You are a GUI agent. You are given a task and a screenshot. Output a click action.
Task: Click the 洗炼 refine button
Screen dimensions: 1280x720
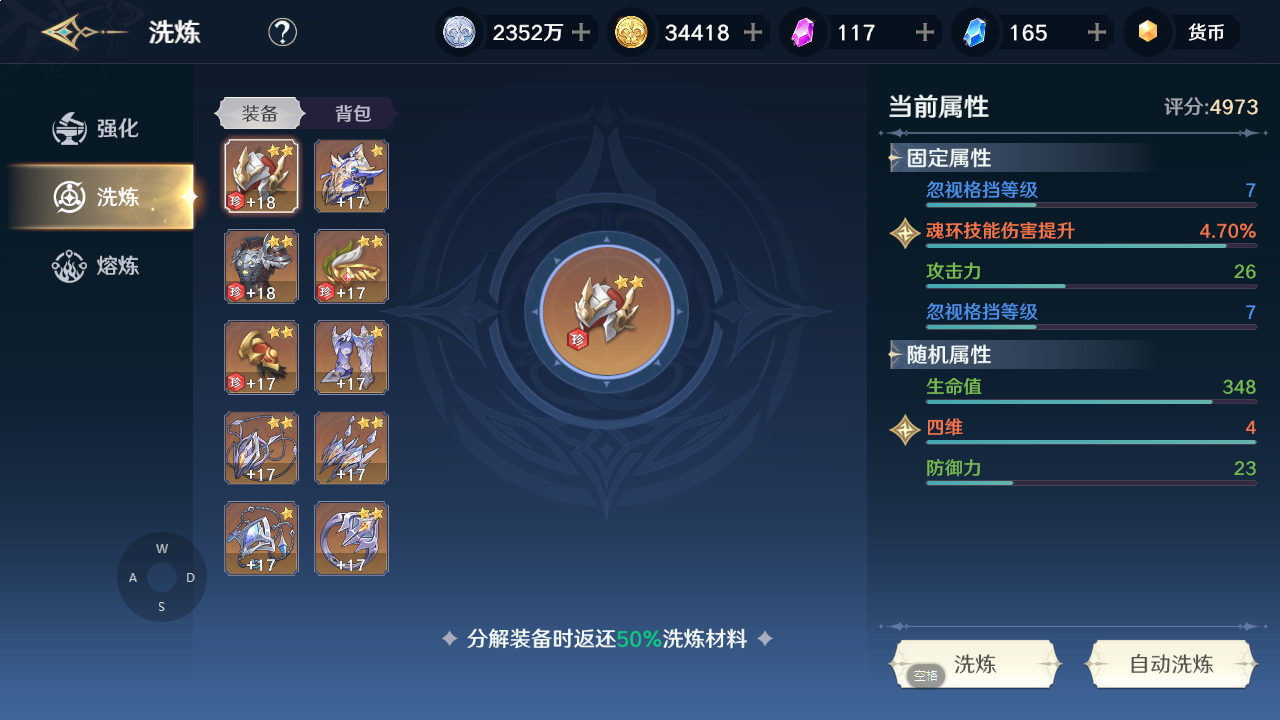tap(974, 664)
